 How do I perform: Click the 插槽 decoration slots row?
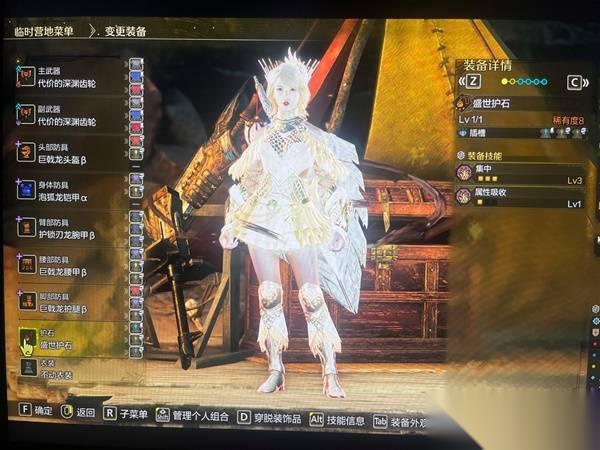coord(520,132)
